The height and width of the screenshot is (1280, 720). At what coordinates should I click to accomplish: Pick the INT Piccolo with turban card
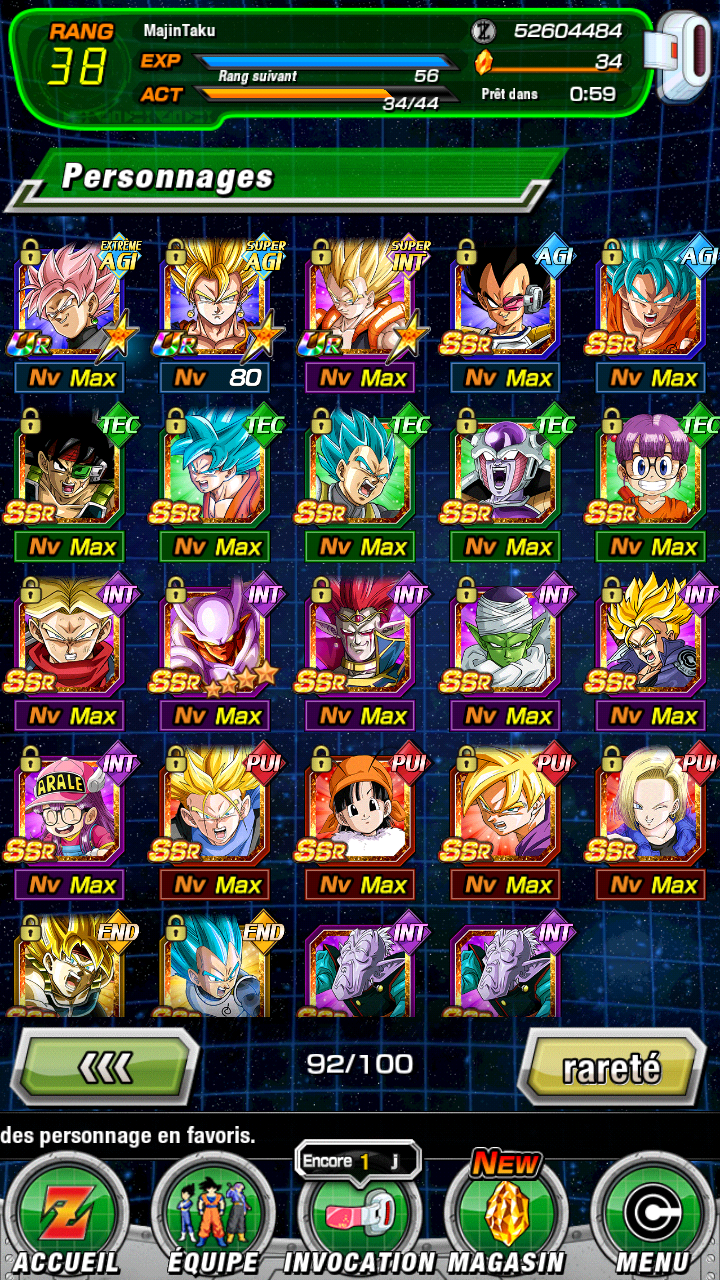(505, 637)
